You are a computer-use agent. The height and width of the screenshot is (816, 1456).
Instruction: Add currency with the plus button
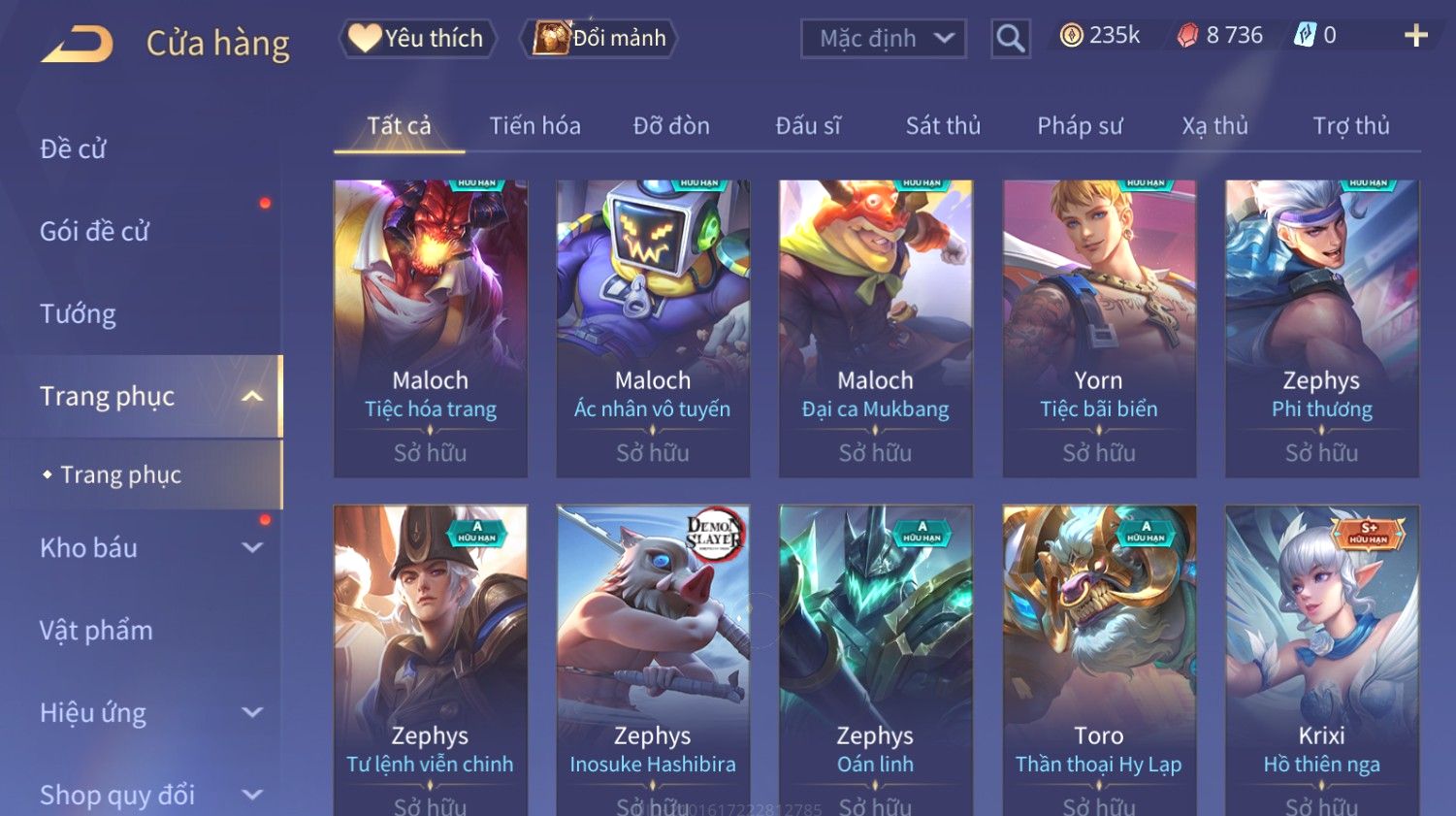click(x=1415, y=36)
